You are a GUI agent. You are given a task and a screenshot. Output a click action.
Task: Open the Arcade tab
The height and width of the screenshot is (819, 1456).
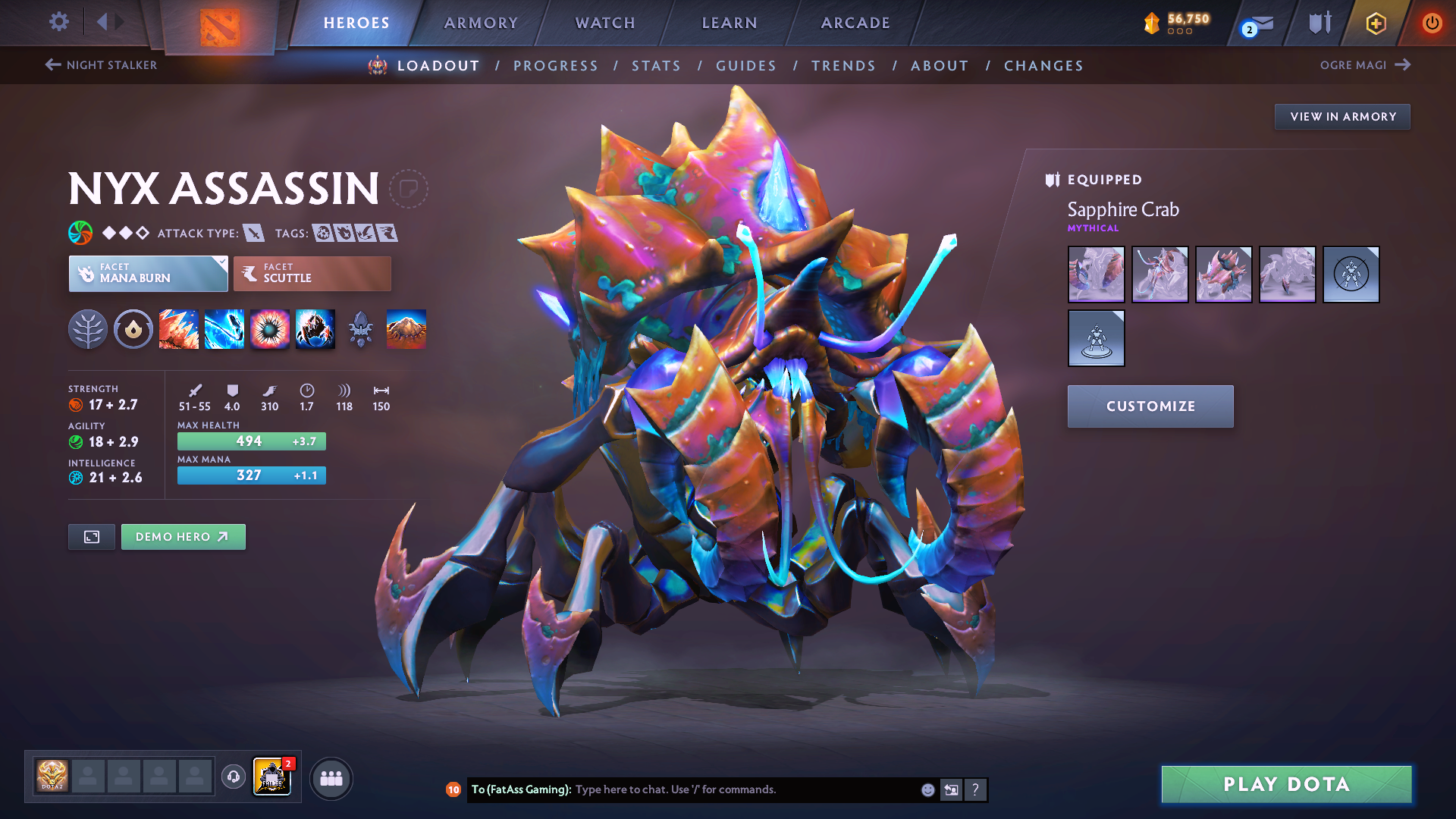pyautogui.click(x=855, y=23)
